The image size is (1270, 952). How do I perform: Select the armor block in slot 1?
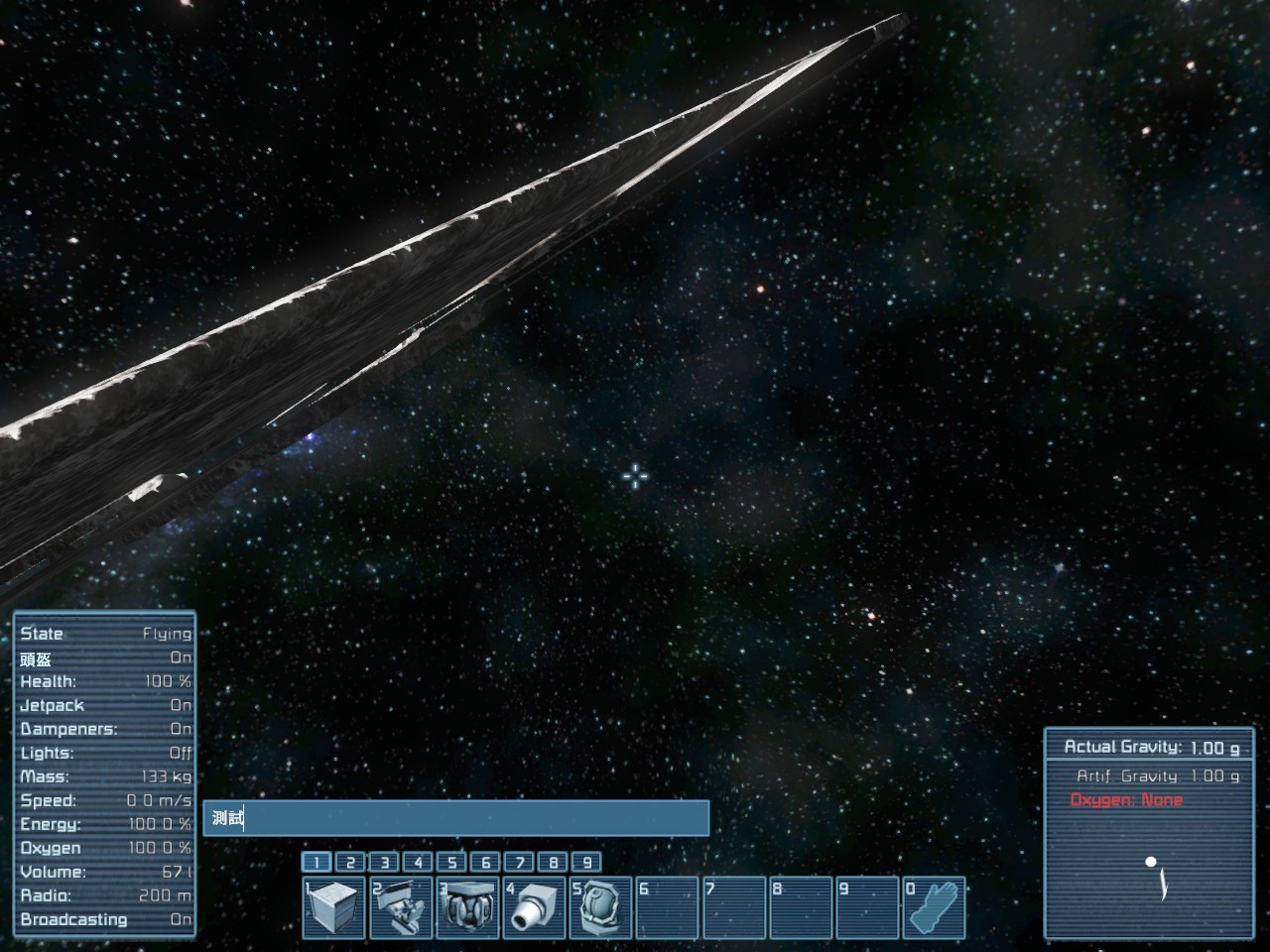pos(333,907)
